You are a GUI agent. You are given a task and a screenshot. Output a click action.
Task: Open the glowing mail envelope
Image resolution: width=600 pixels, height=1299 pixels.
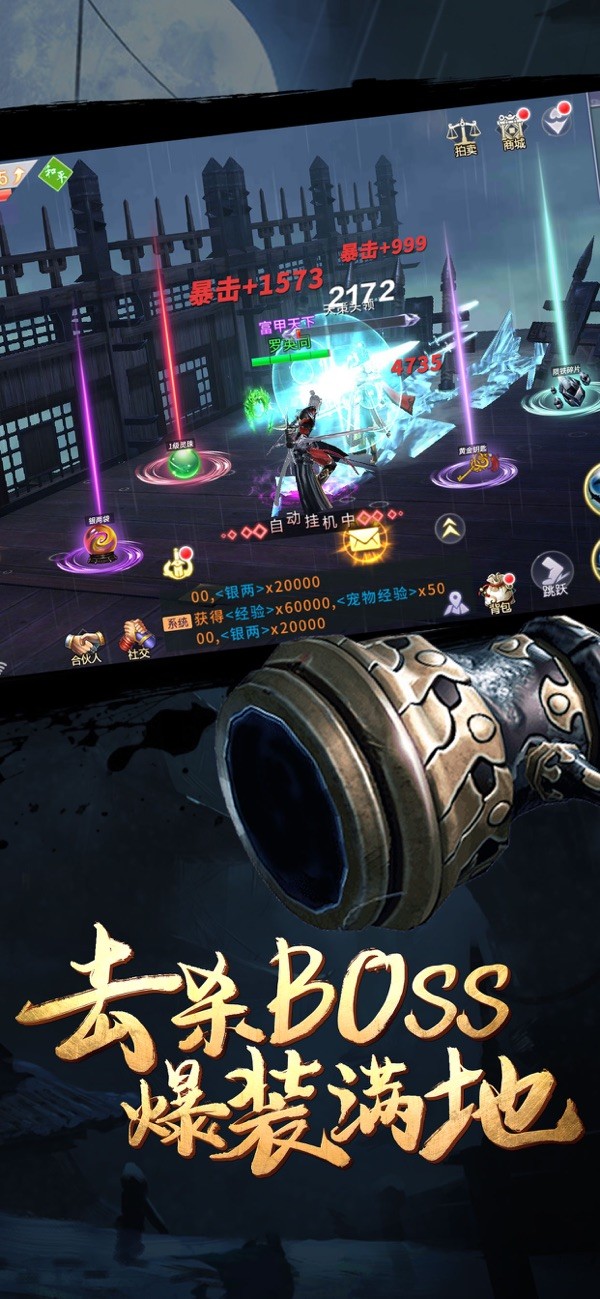[x=360, y=541]
